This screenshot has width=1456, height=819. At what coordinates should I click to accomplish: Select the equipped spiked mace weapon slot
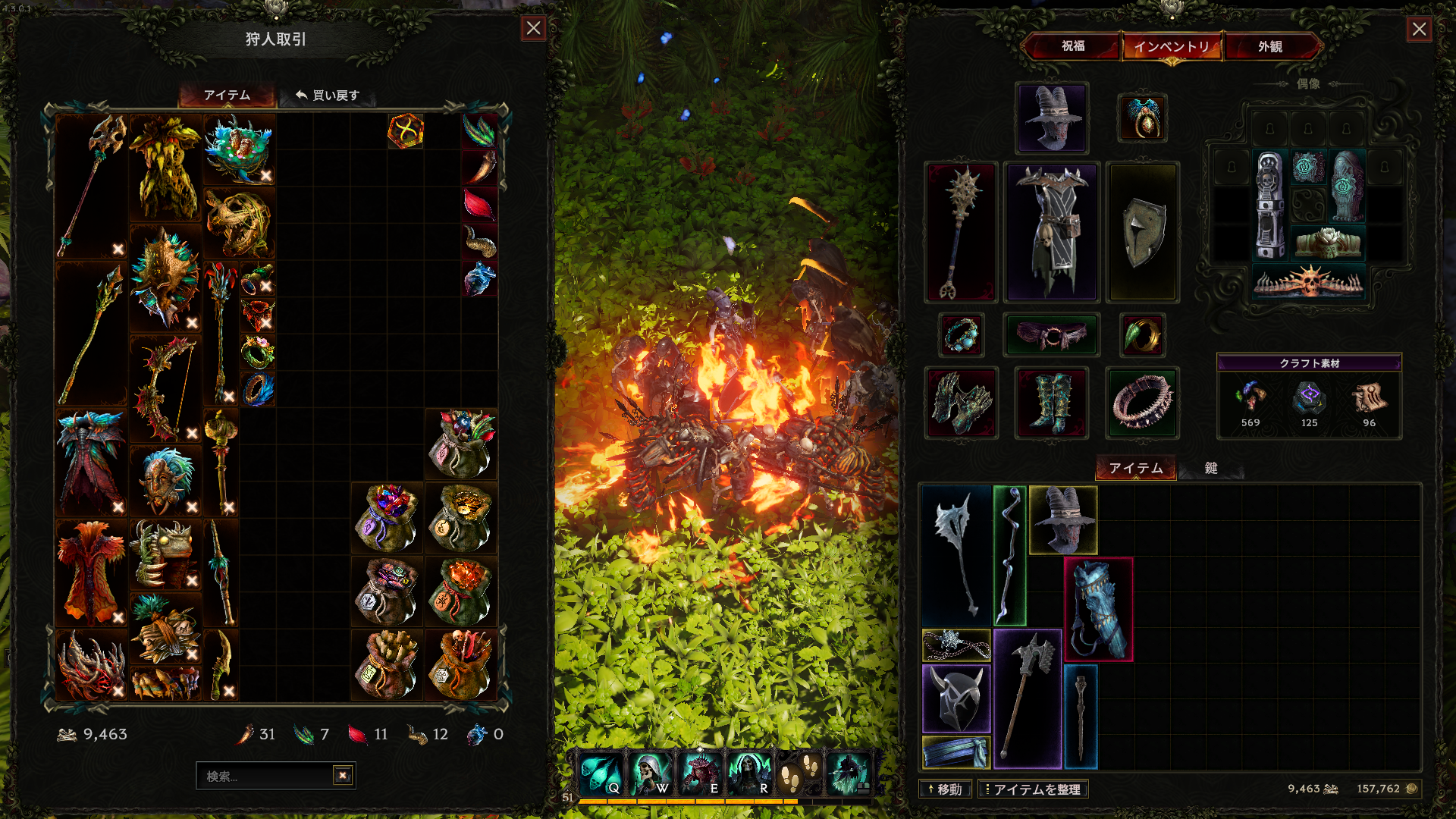point(960,232)
